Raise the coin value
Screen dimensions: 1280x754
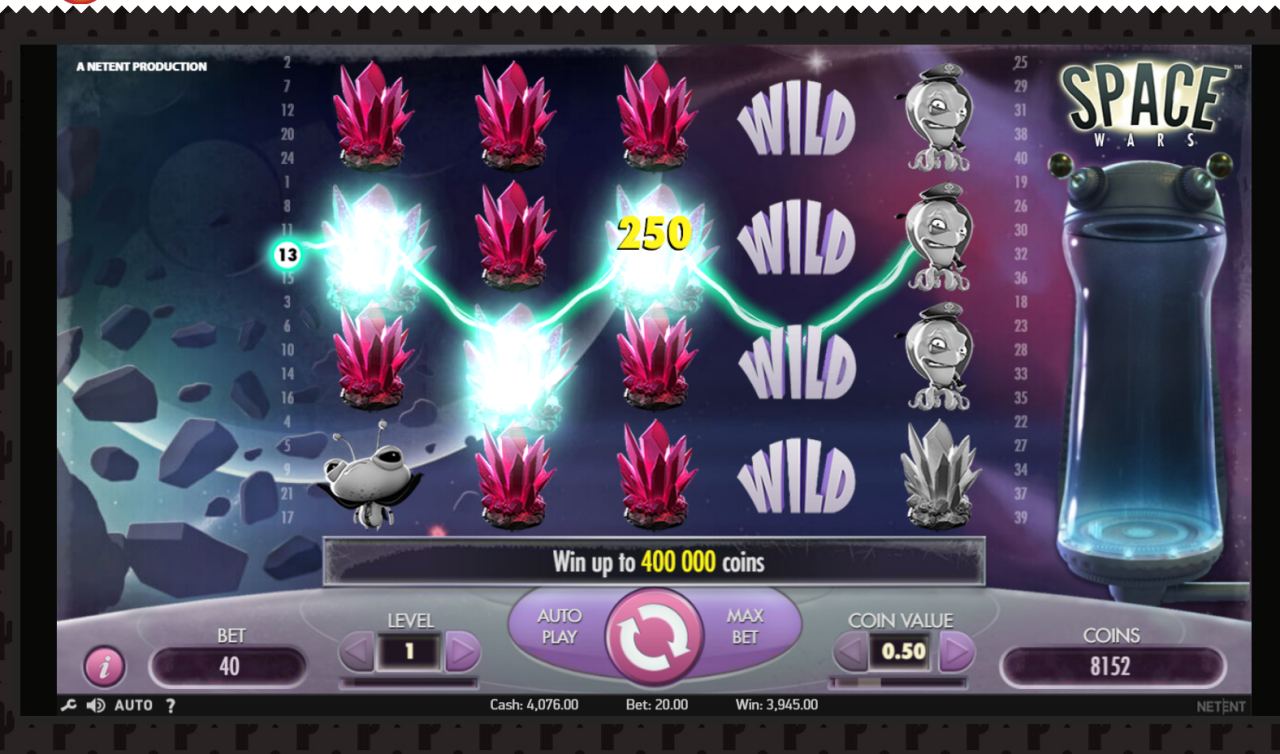click(x=956, y=653)
